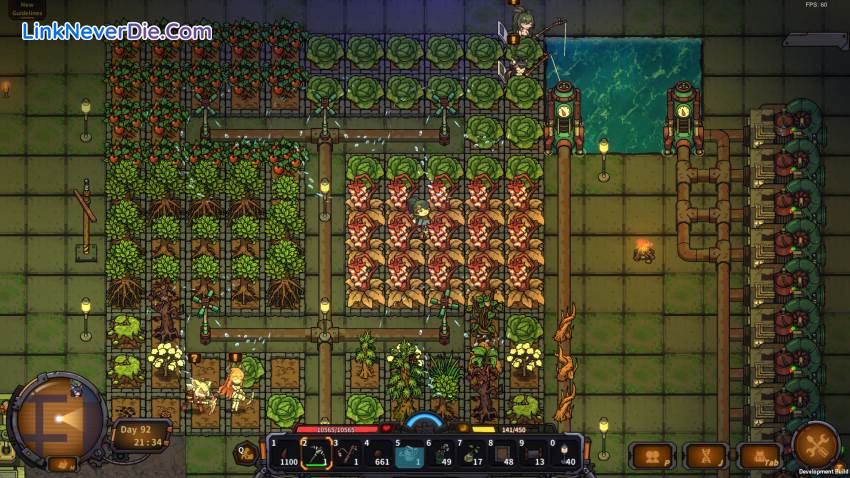Select the pickaxe in hotbar slot 2
This screenshot has width=850, height=478.
pos(315,455)
